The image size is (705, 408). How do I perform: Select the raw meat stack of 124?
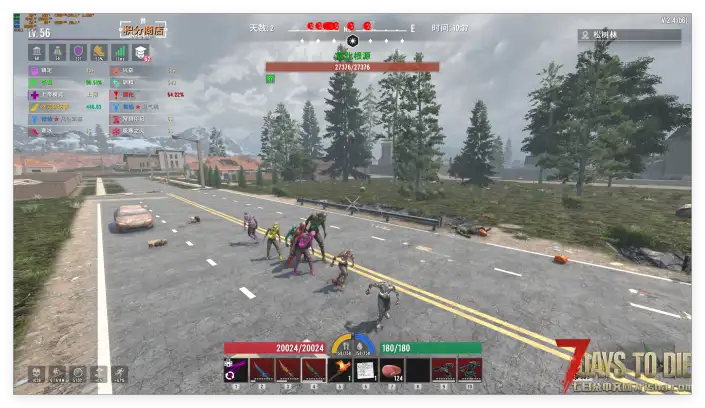click(x=392, y=370)
